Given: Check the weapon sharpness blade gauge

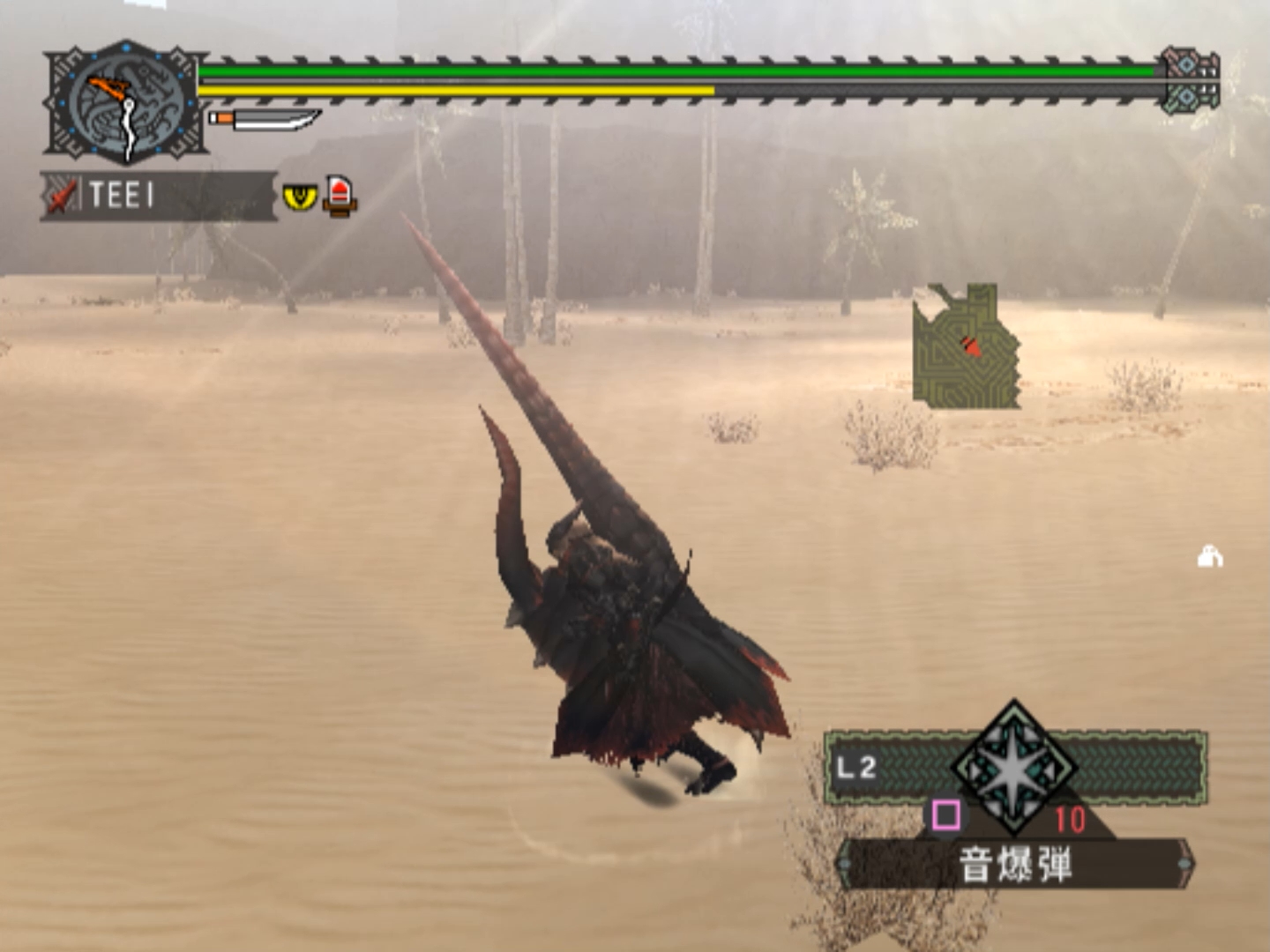Looking at the screenshot, I should (x=265, y=119).
